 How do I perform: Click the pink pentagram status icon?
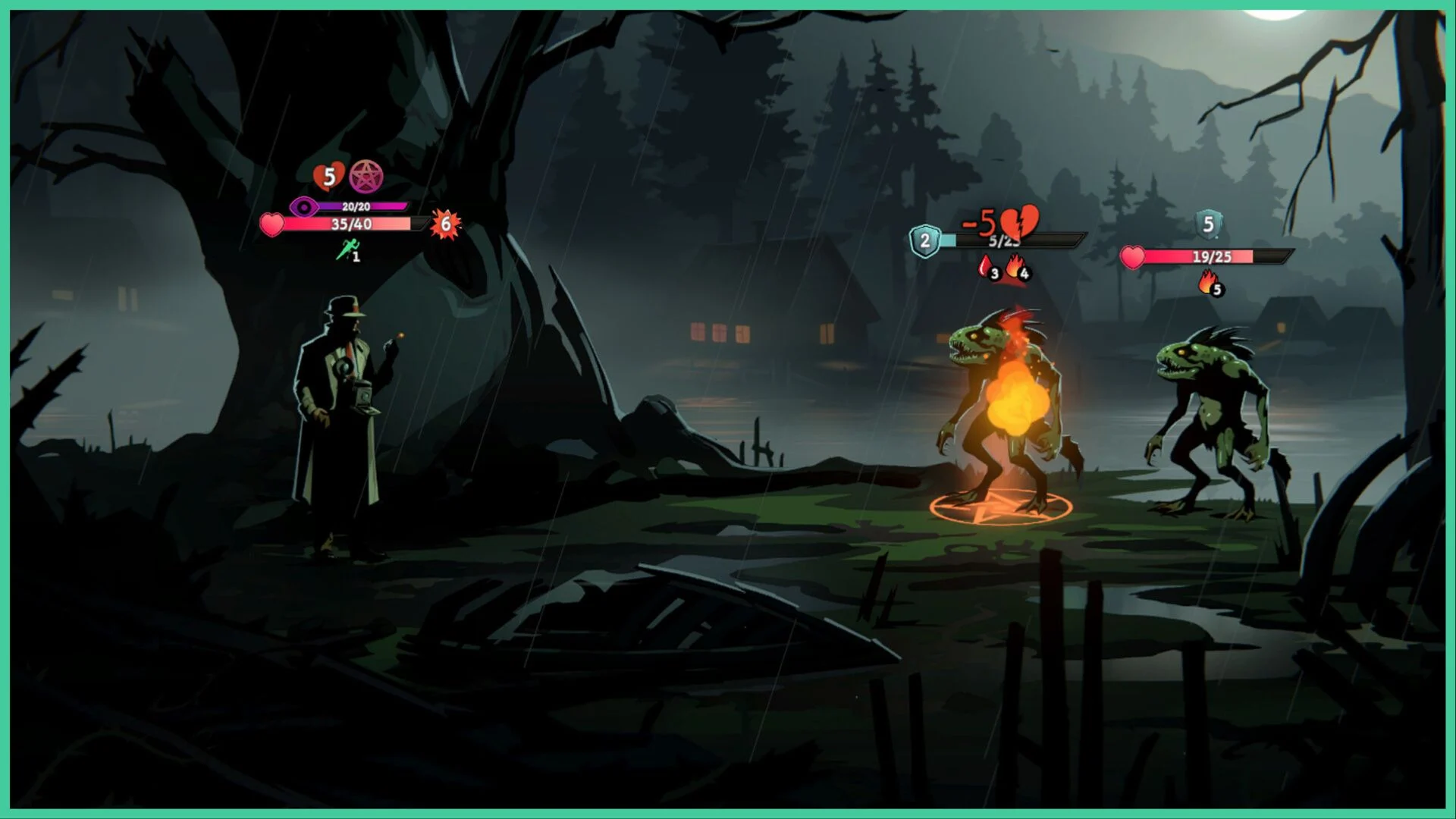[366, 176]
